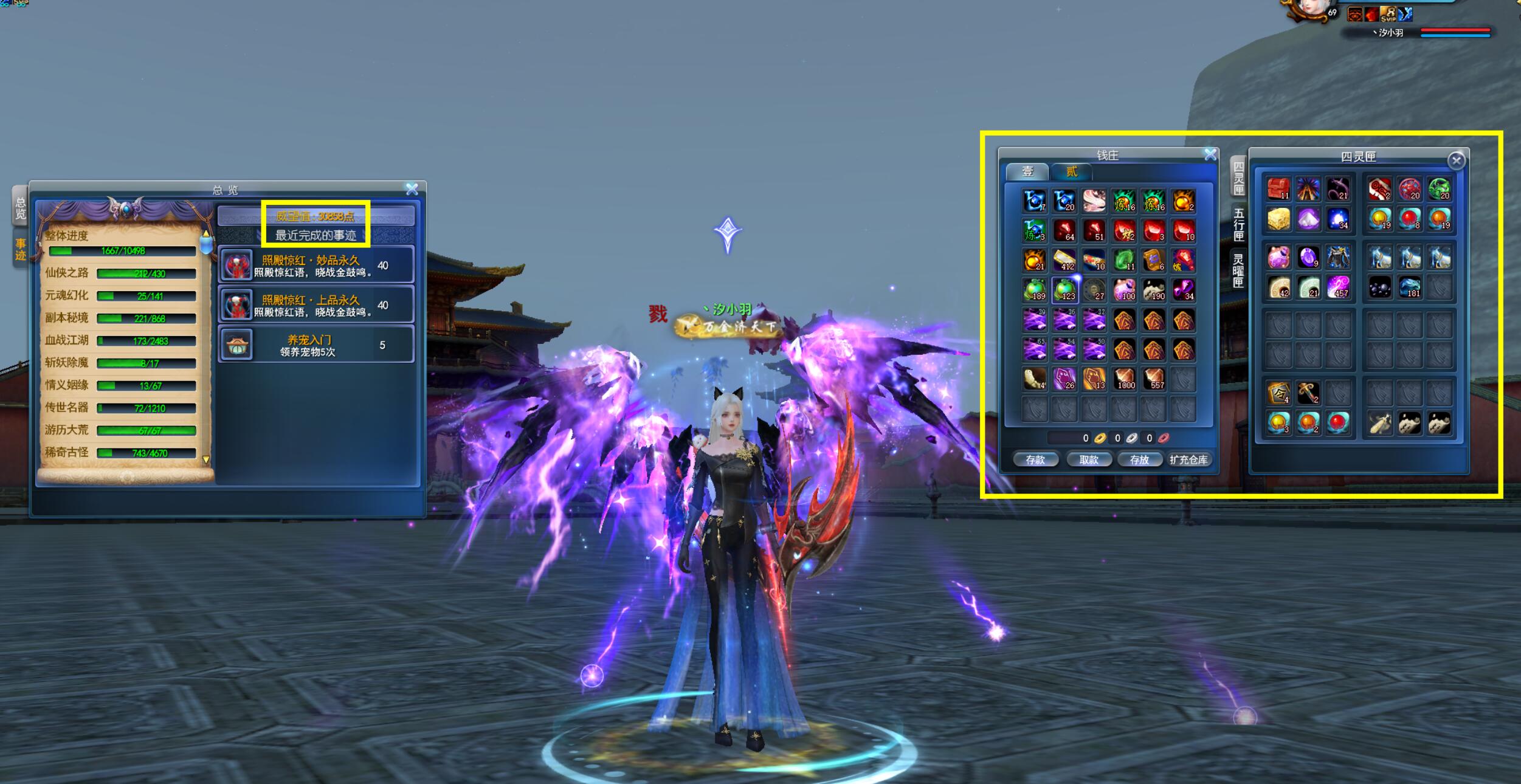Viewport: 1521px width, 784px height.
Task: Switch to bank page 贰 tab
Action: pos(1071,172)
